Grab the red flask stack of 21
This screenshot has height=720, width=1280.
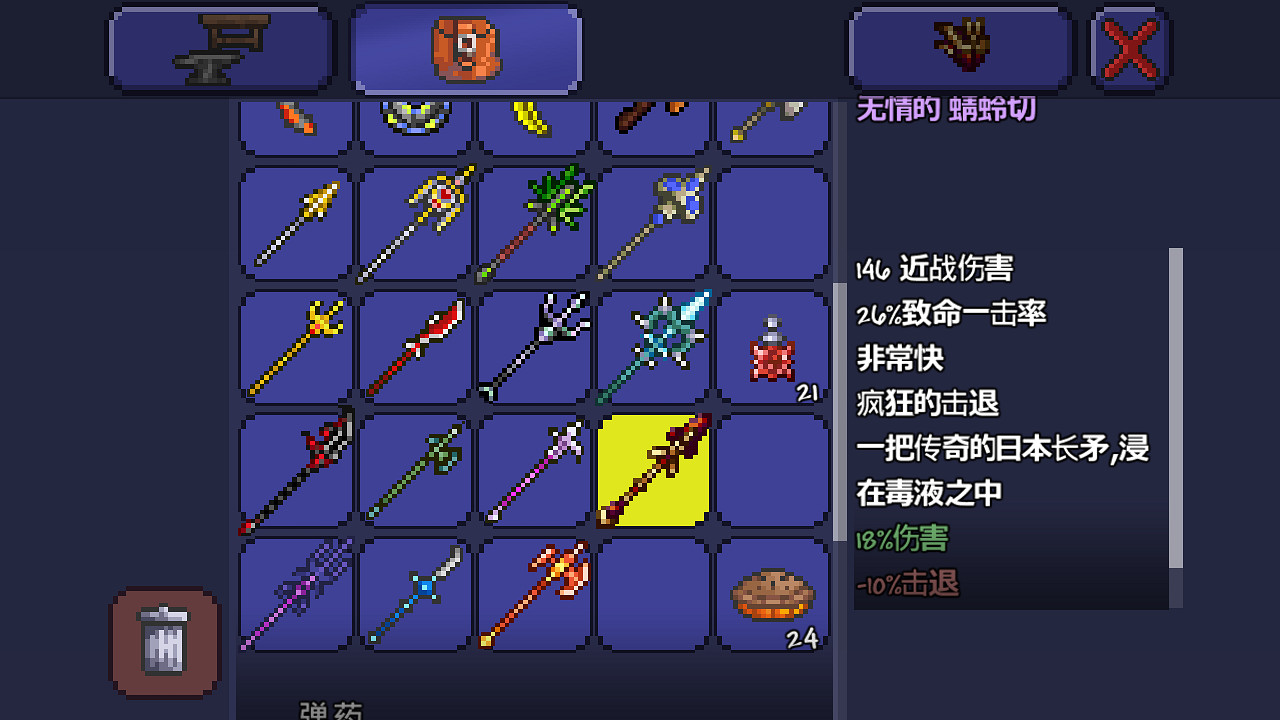tap(772, 345)
